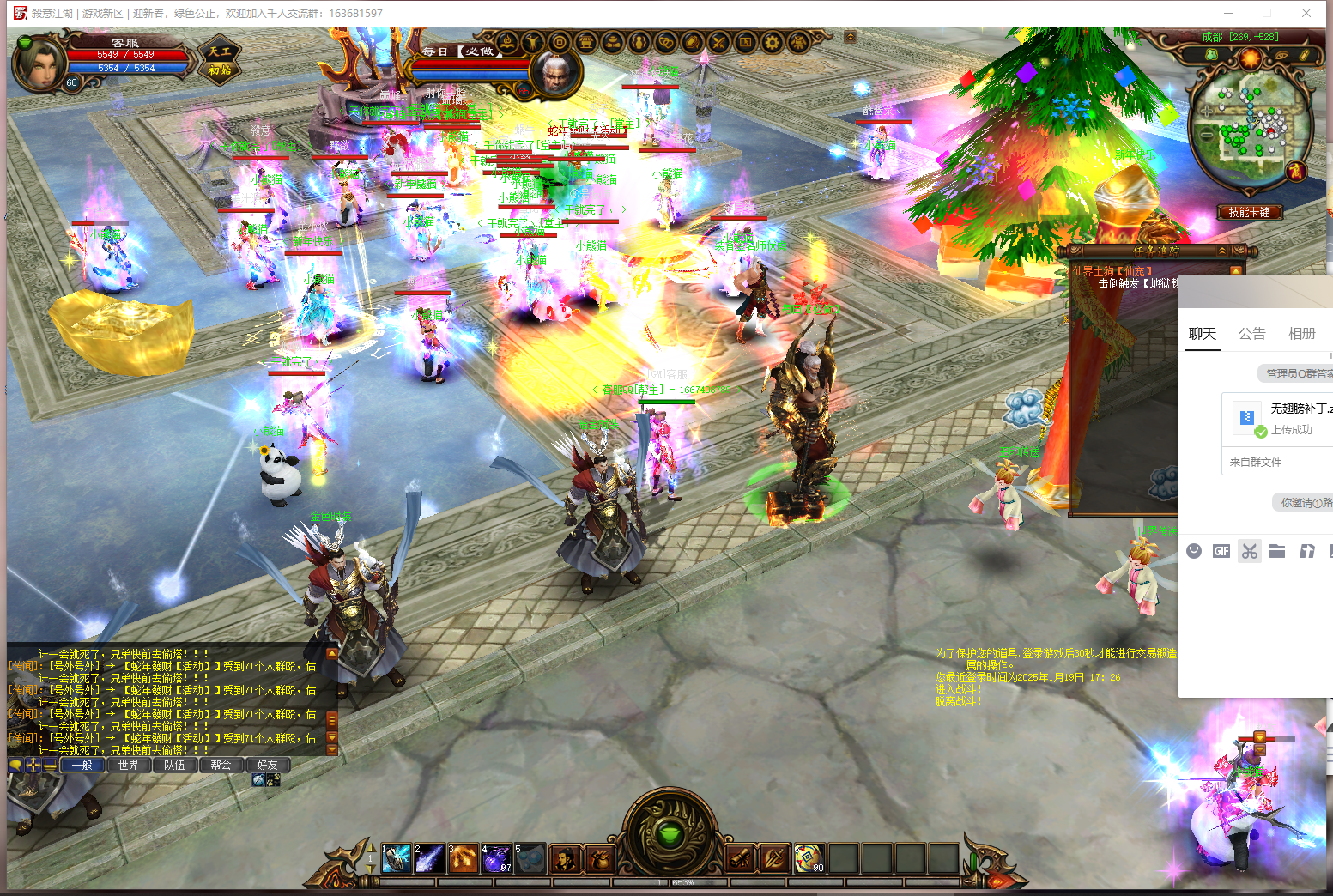Collapse the top icon bar arrow

click(x=850, y=37)
